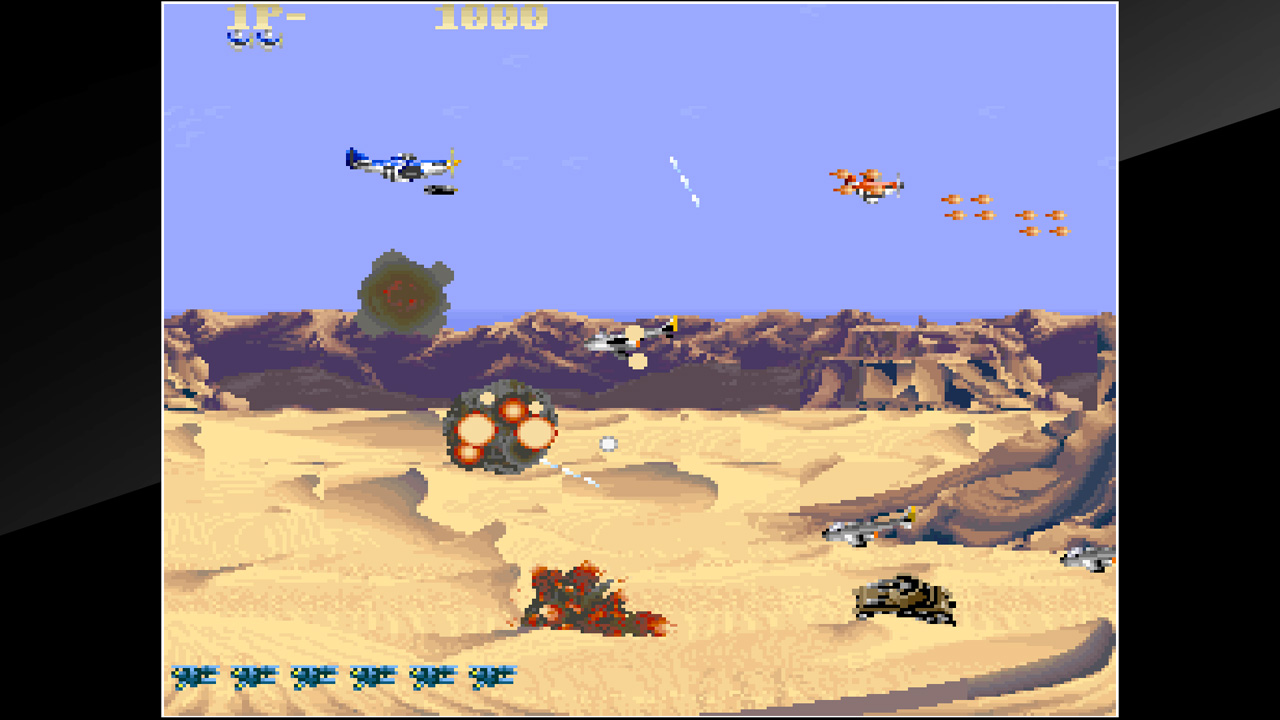
Task: Click the white tracer bullet in the sky
Action: coord(683,183)
